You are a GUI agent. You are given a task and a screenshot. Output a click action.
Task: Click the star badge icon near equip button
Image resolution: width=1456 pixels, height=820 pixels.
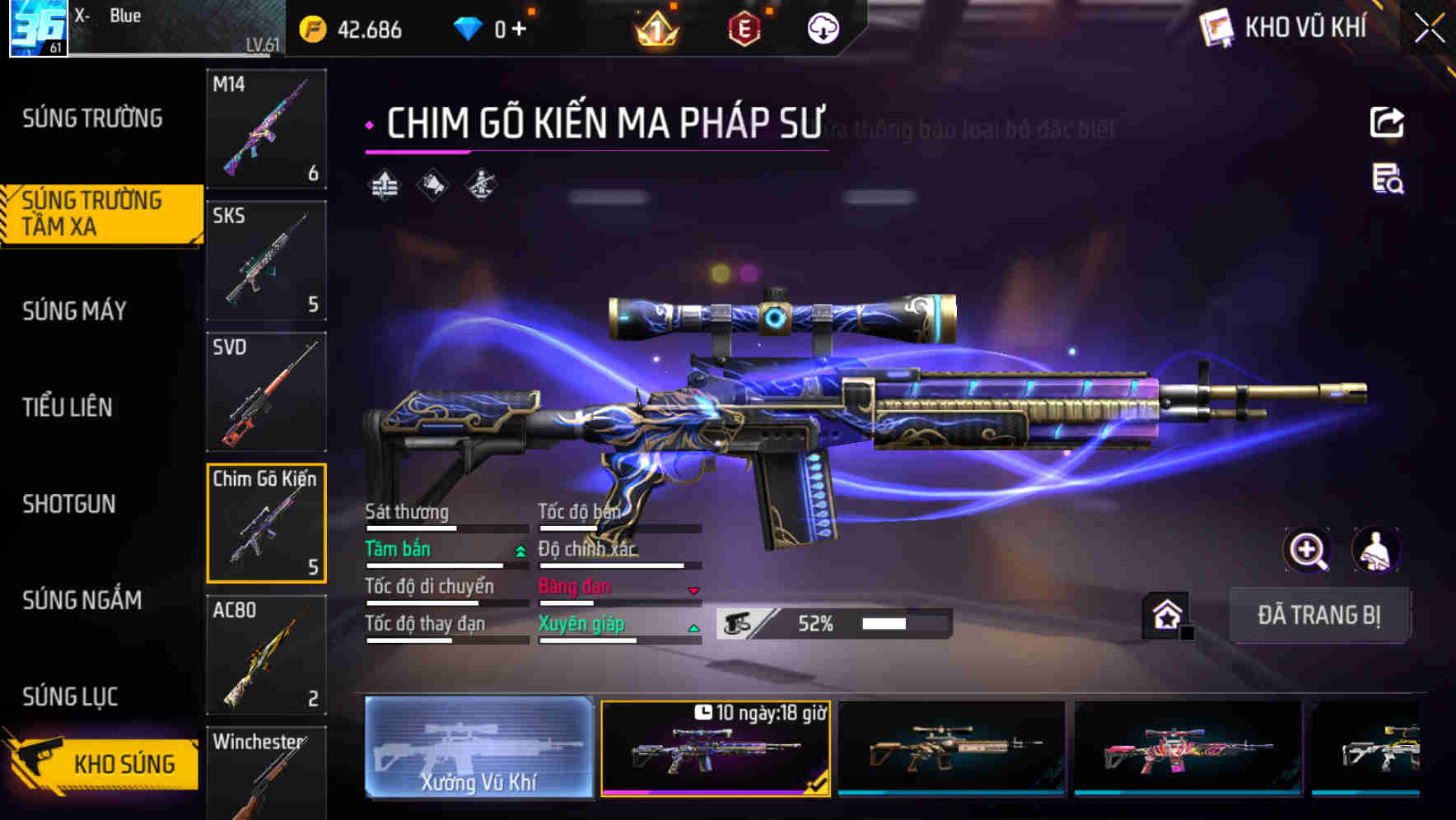1164,613
